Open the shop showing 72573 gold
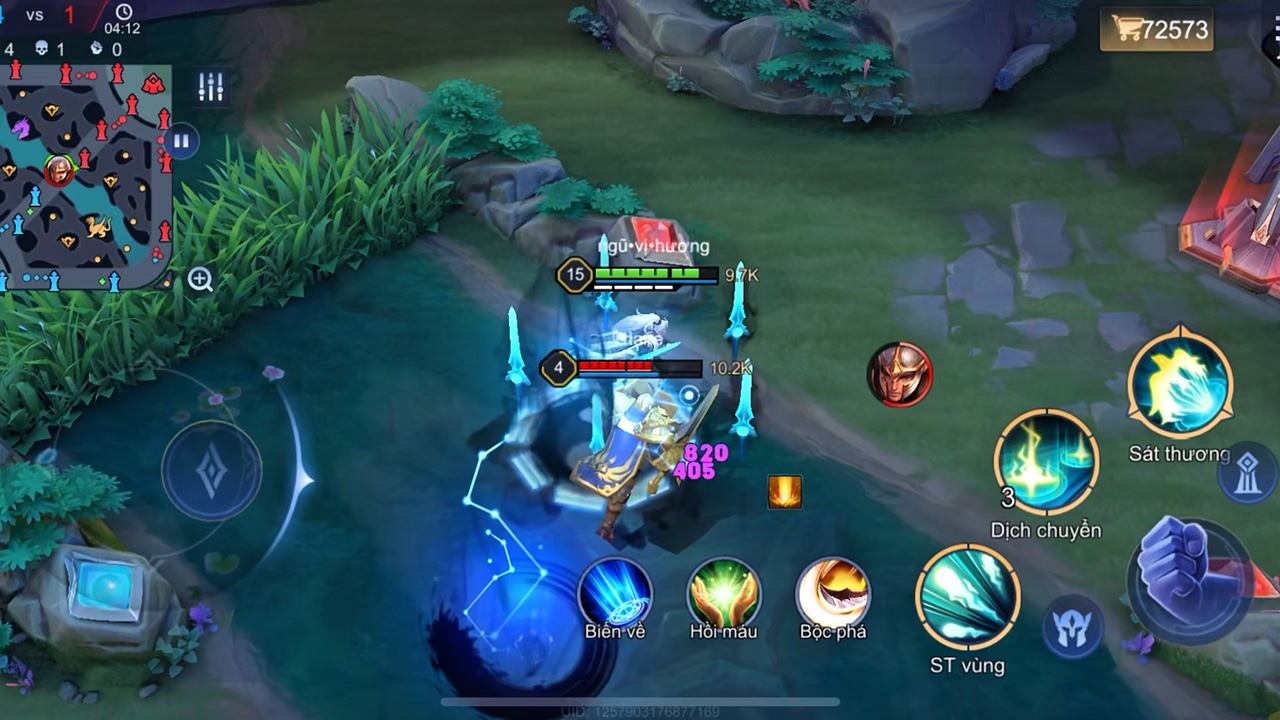 1160,30
